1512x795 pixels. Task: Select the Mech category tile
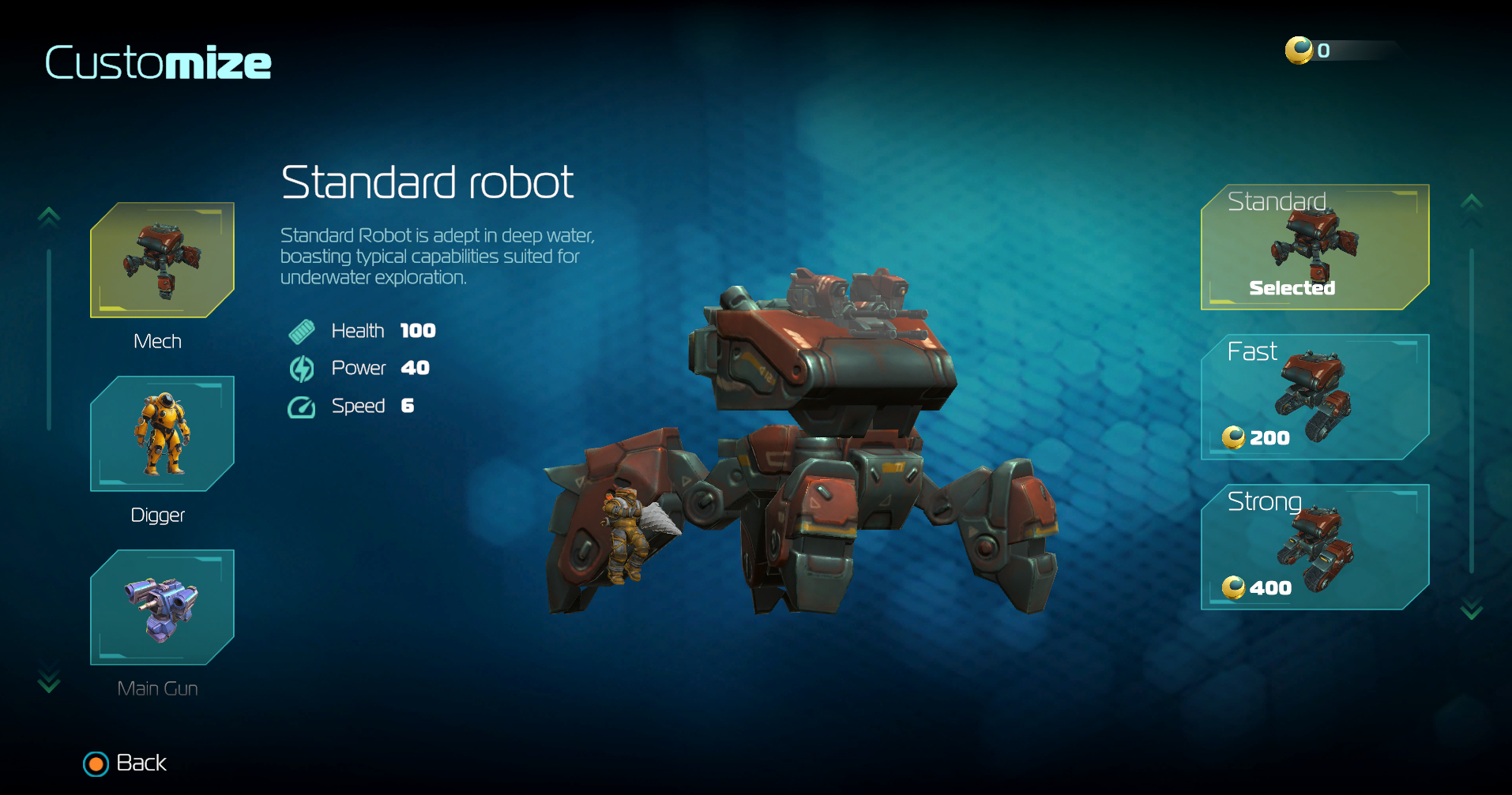(x=162, y=260)
